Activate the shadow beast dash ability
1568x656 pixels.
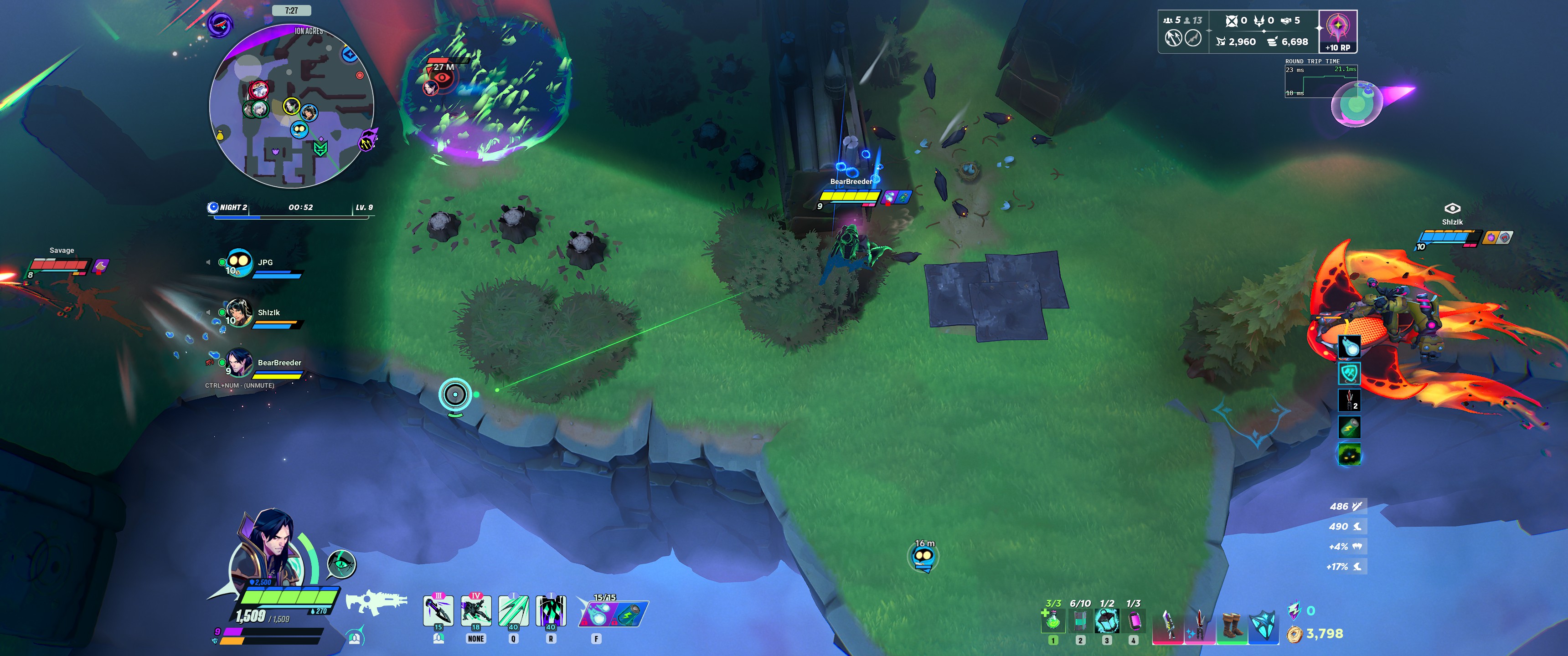(x=476, y=610)
